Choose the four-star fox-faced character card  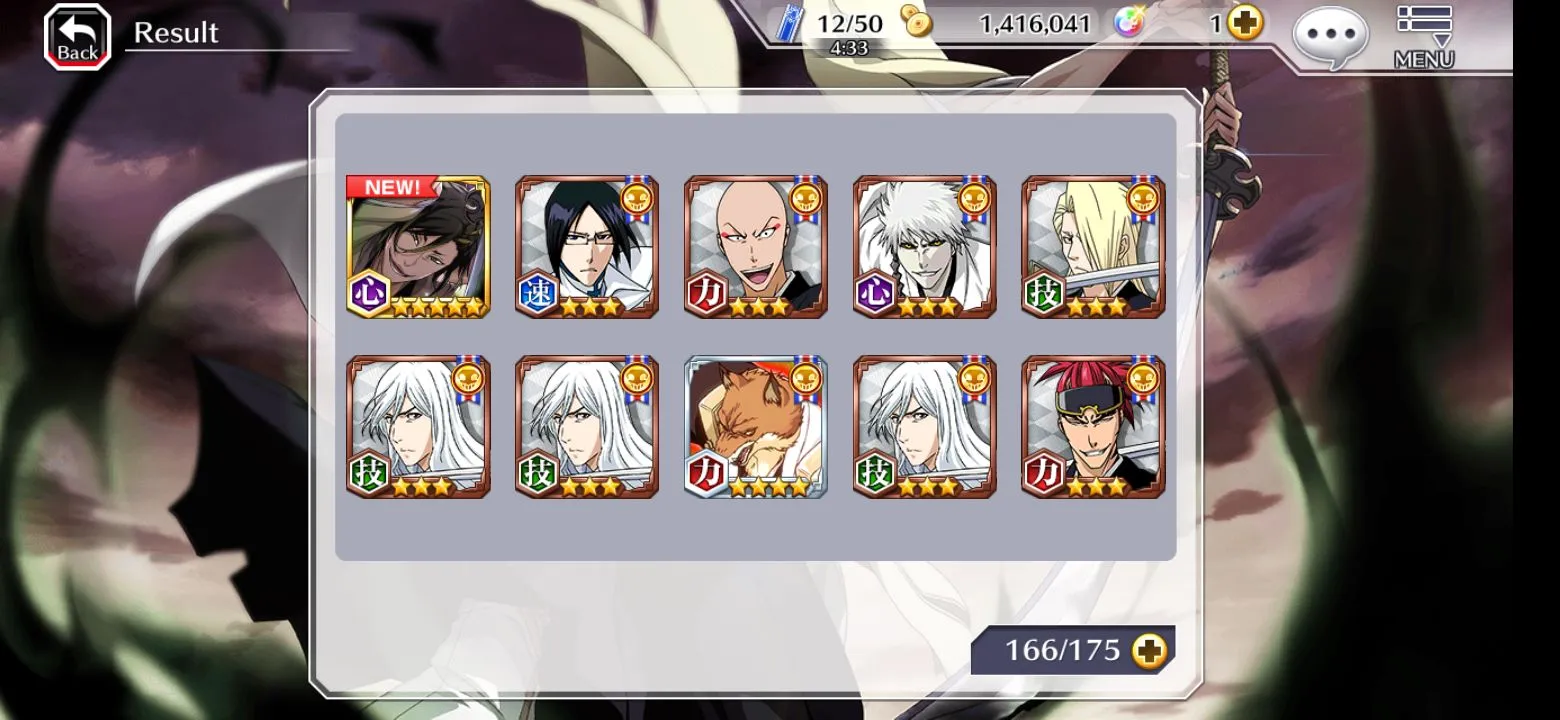(755, 427)
